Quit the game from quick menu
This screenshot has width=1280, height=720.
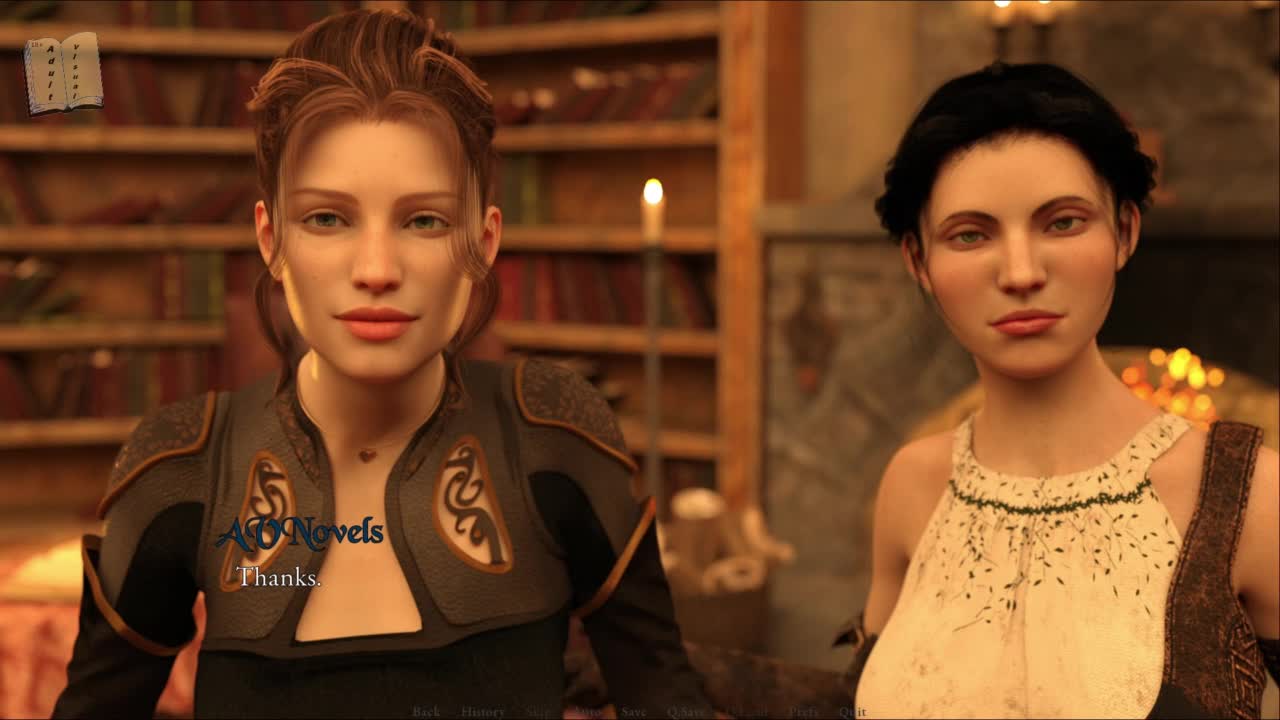point(852,712)
